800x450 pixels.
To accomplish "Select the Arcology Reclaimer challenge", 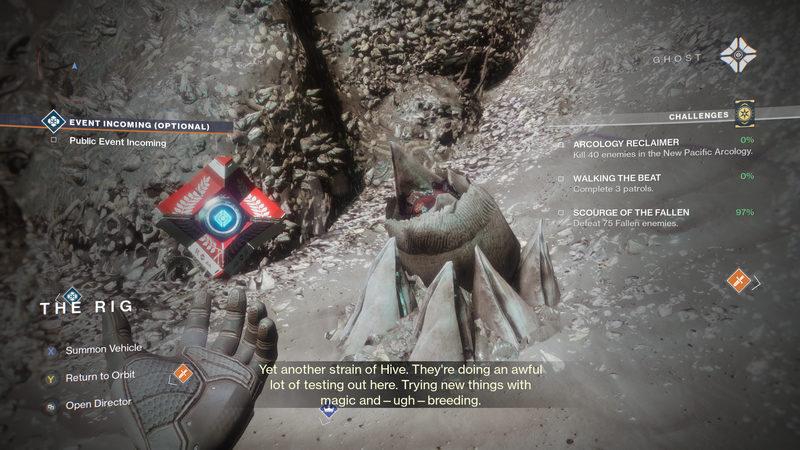I will tap(626, 143).
